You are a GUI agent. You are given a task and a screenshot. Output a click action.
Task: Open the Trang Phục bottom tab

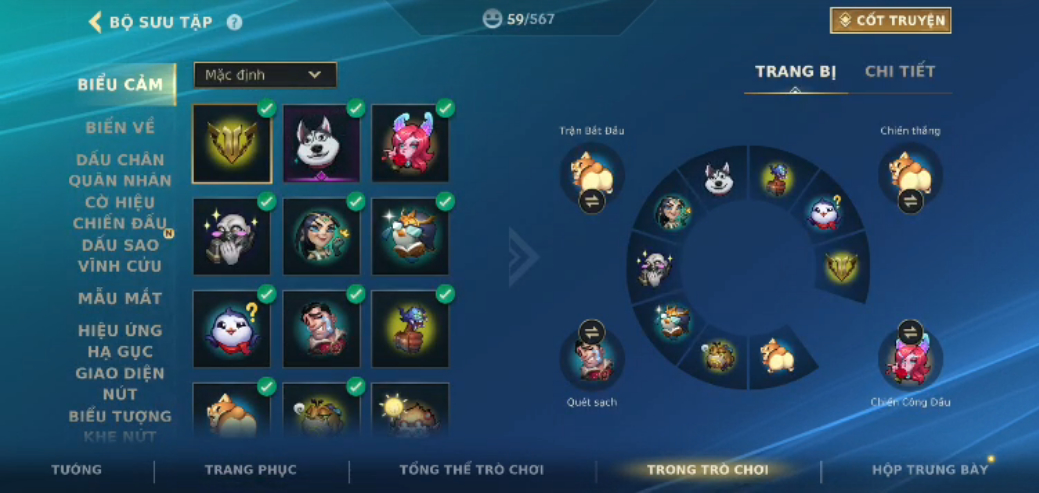coord(251,470)
